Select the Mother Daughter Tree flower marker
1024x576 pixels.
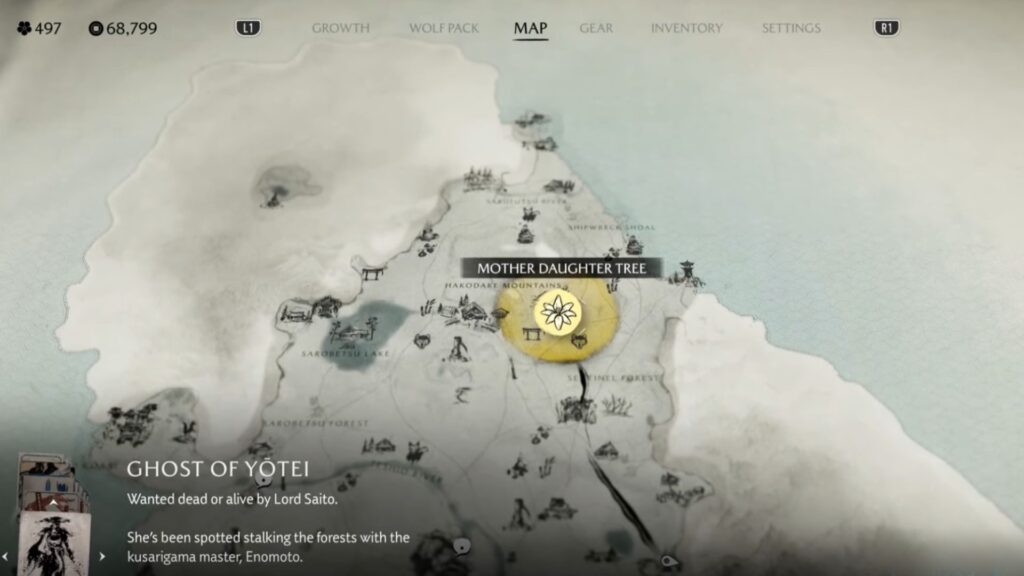click(x=557, y=312)
